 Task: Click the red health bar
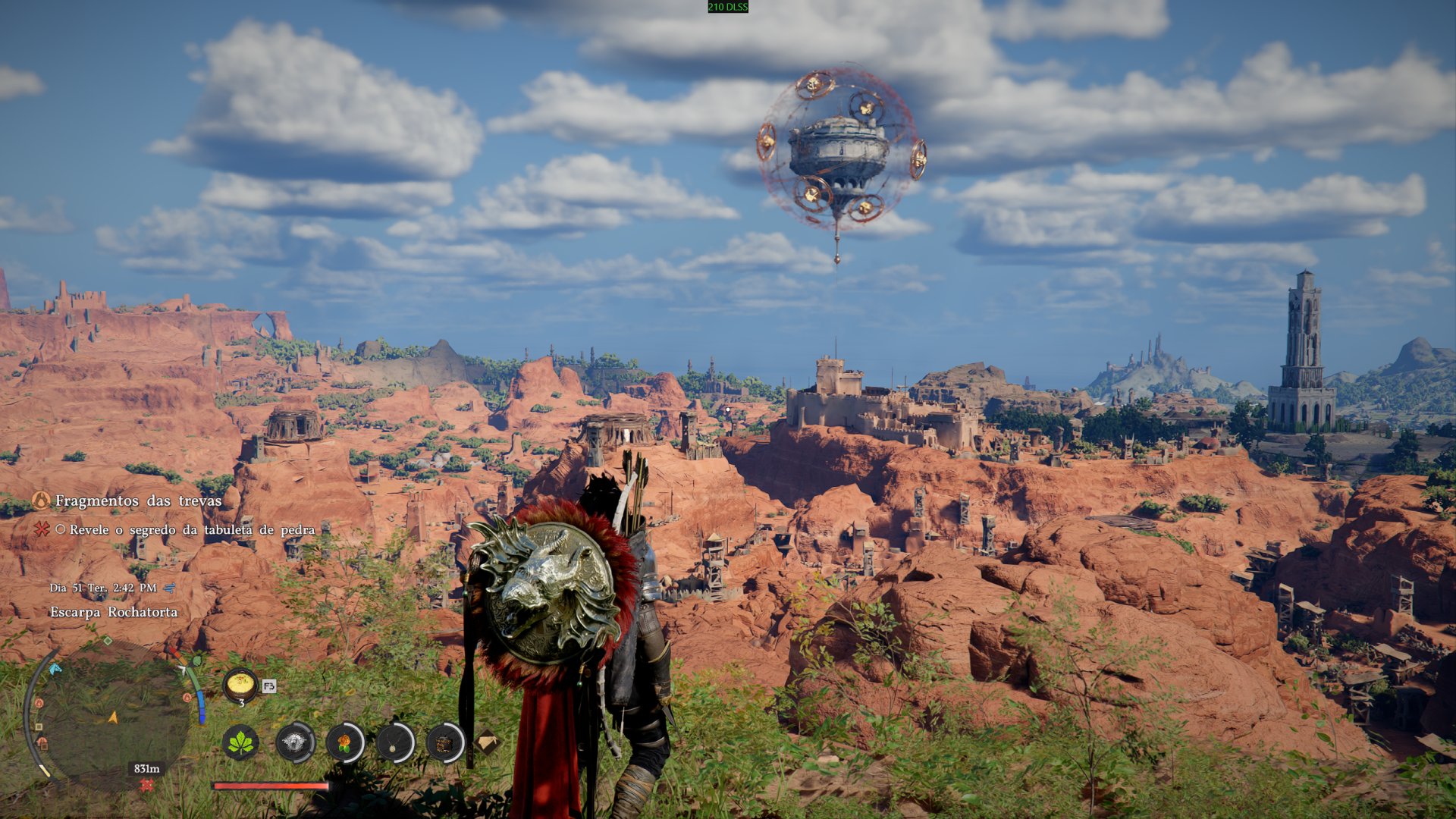point(268,786)
